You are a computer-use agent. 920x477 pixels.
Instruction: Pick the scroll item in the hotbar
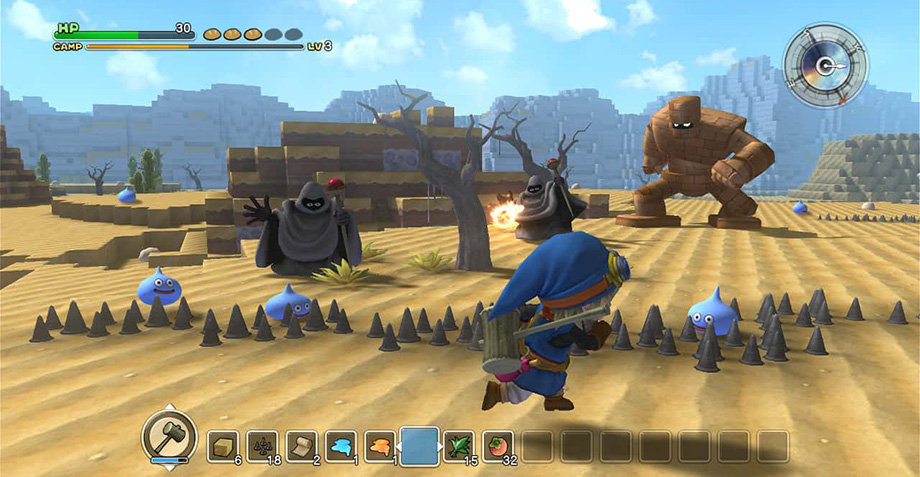coord(301,446)
